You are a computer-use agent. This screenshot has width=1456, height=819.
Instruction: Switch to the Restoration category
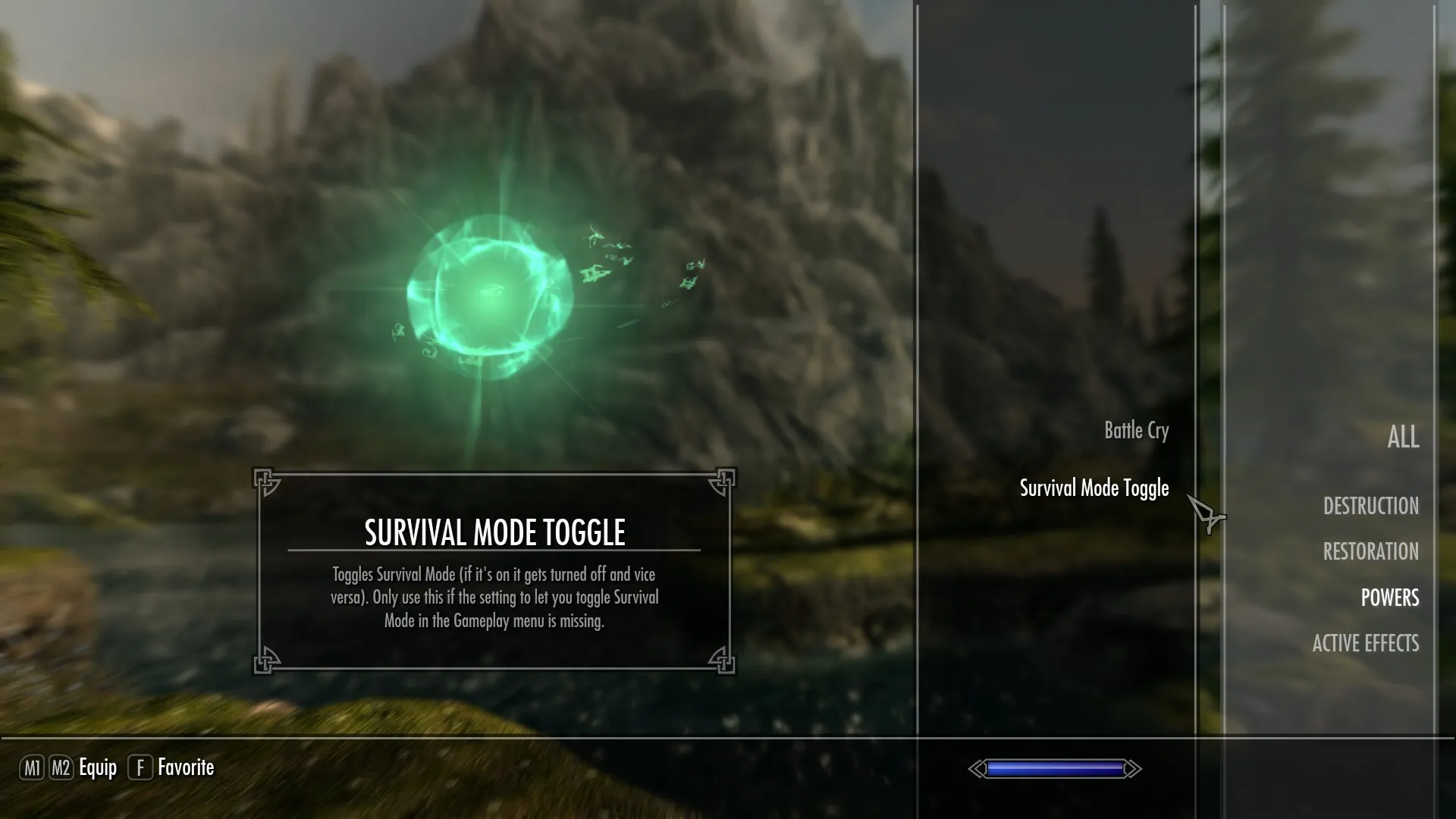(x=1370, y=552)
